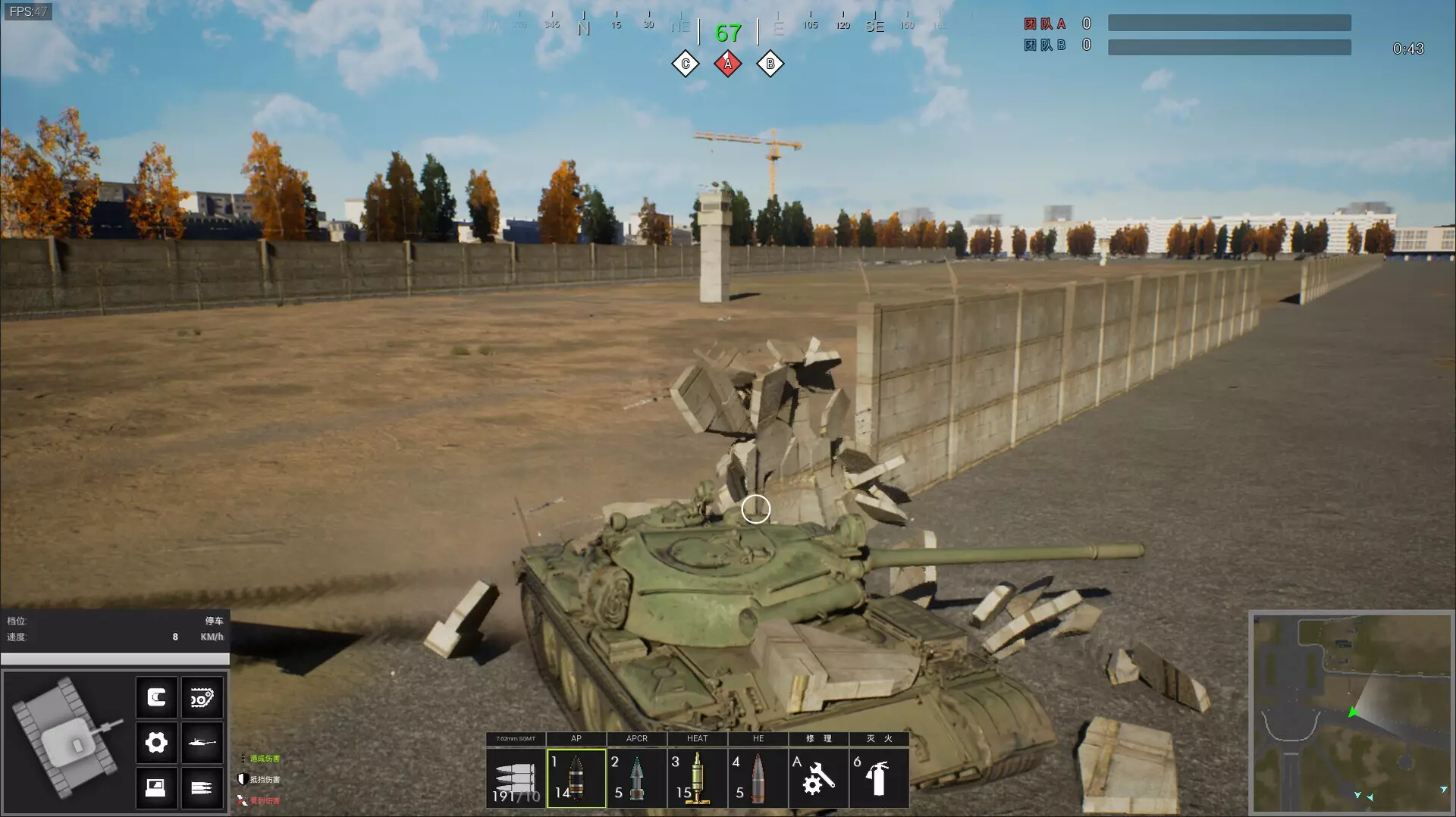Click capture point A marker
This screenshot has width=1456, height=817.
point(728,64)
